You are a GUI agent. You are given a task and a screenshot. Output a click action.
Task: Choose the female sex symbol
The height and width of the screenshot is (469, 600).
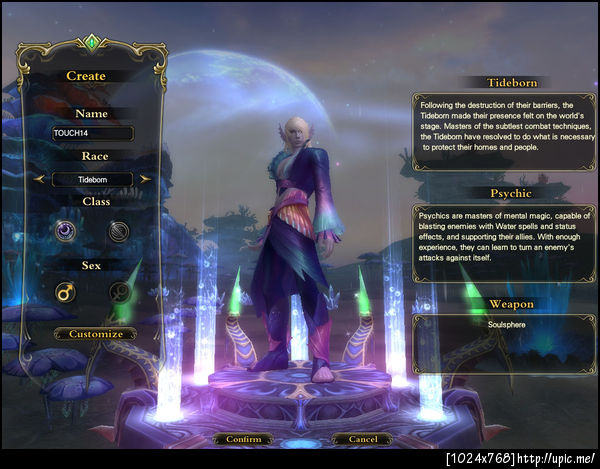point(119,294)
